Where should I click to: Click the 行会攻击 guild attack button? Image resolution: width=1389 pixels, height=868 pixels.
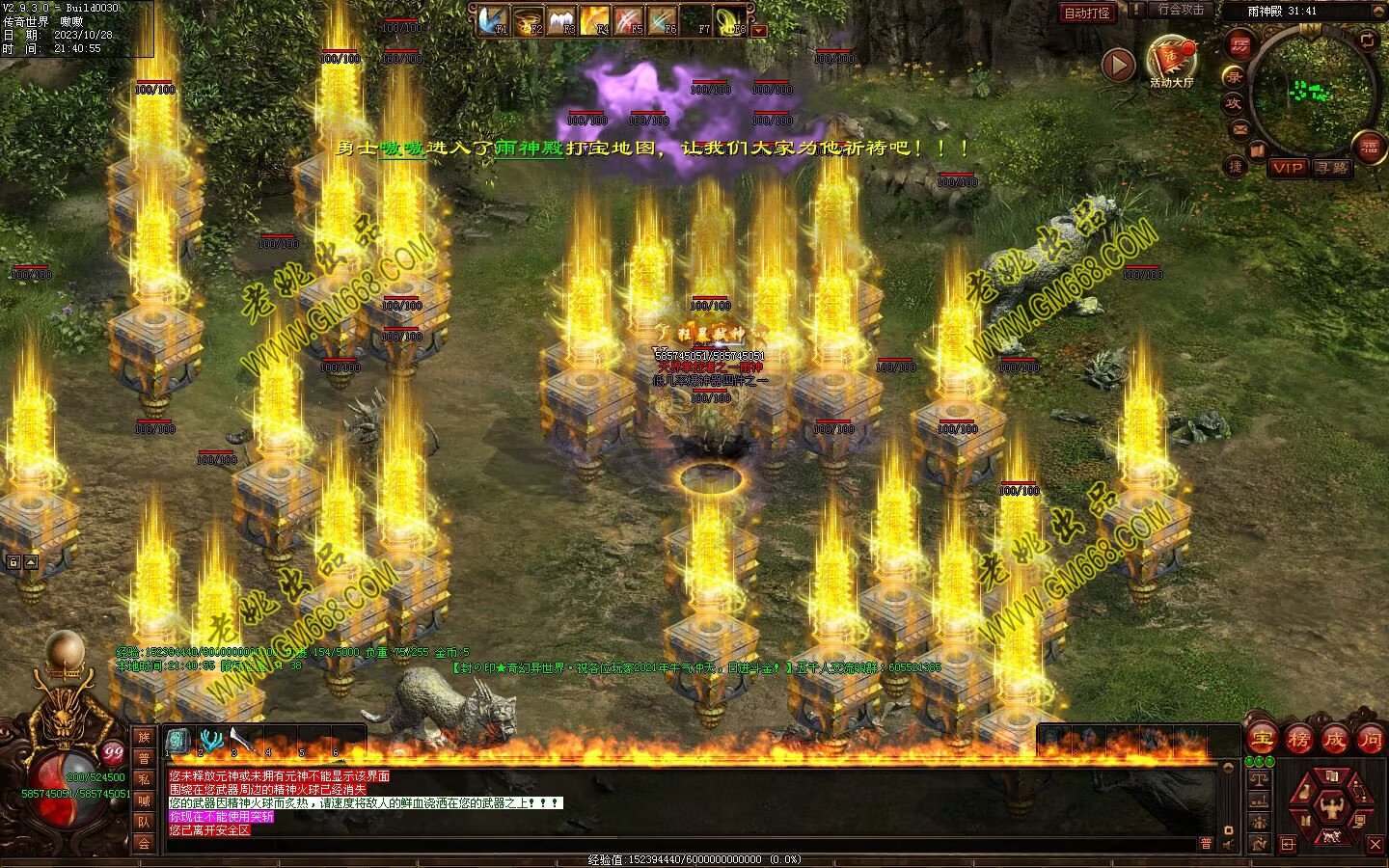point(1181,10)
